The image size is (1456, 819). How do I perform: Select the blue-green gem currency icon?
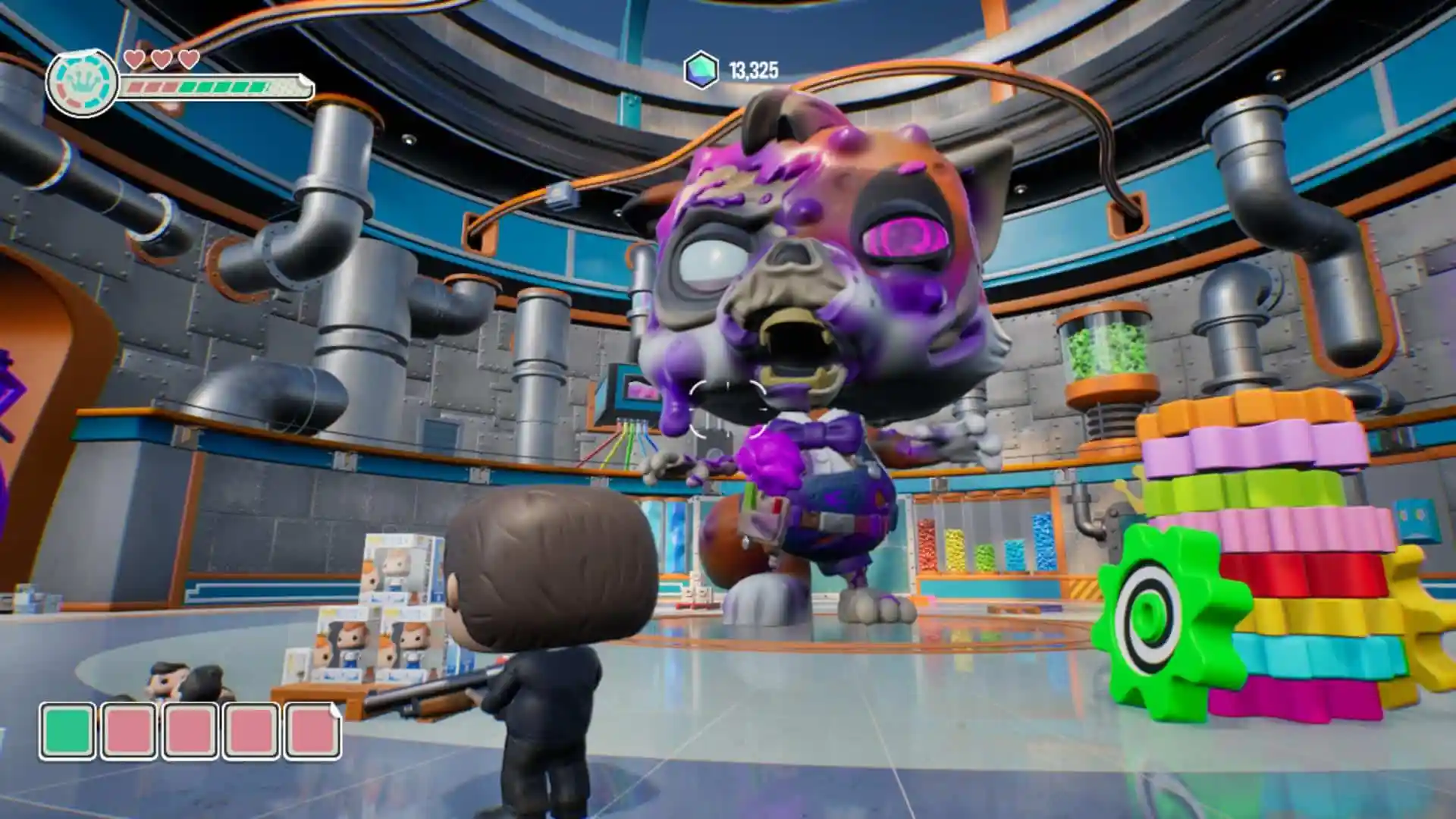point(701,71)
